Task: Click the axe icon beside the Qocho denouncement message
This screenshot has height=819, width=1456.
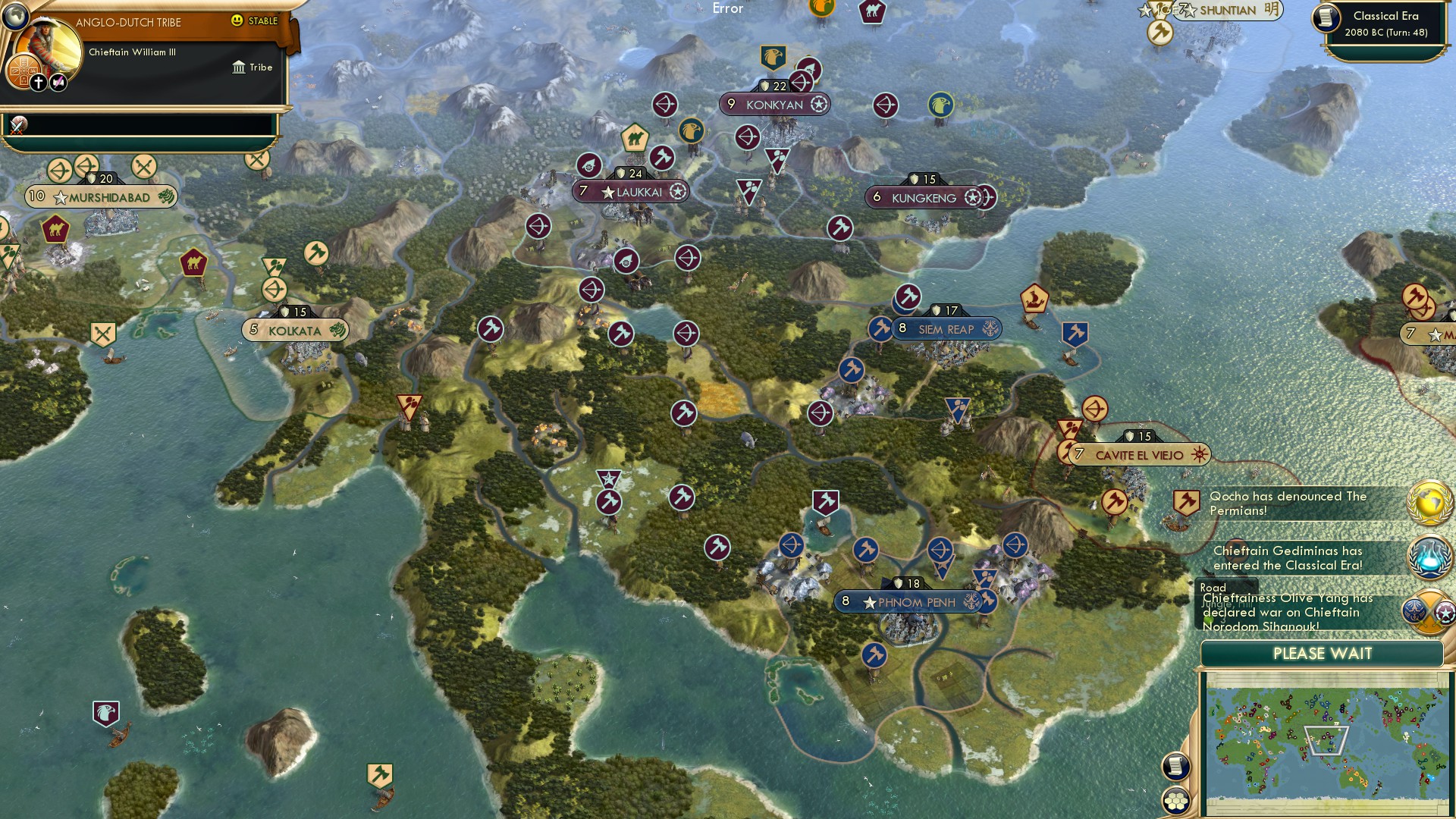Action: (1185, 501)
